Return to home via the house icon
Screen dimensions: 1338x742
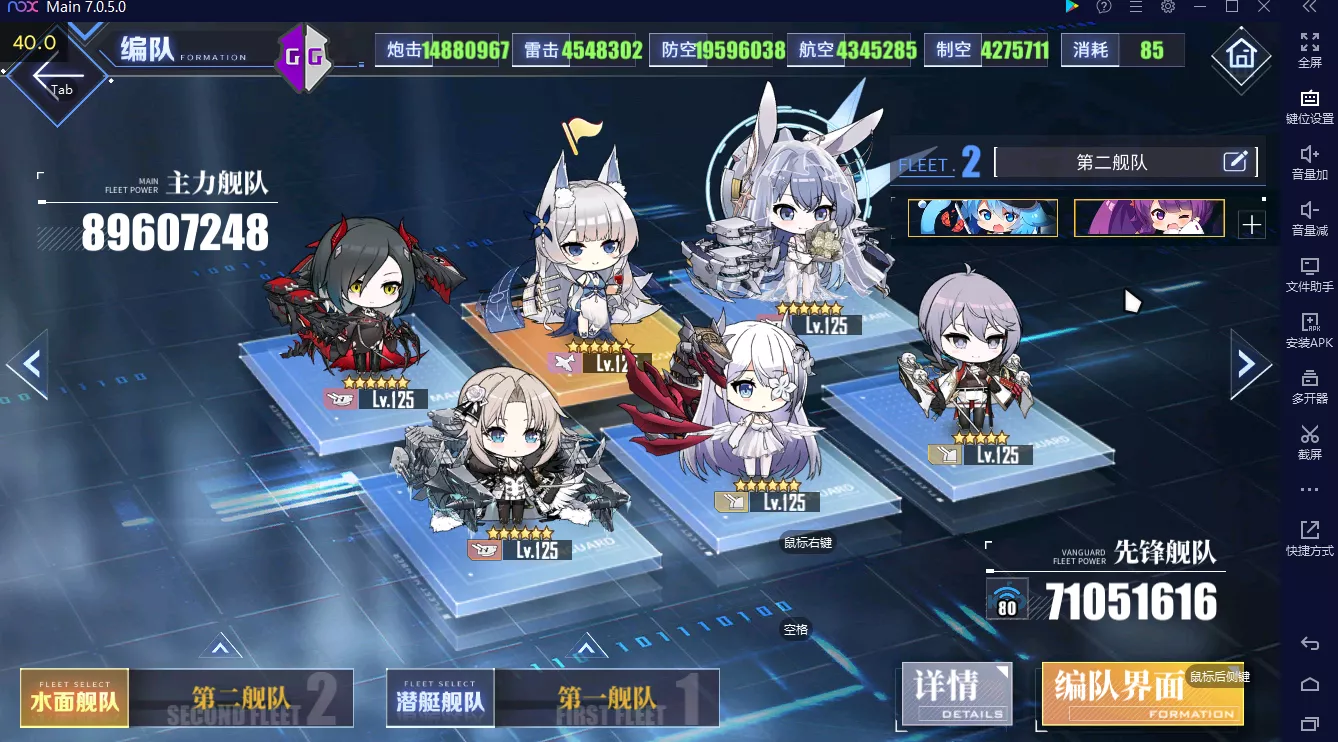[1241, 54]
